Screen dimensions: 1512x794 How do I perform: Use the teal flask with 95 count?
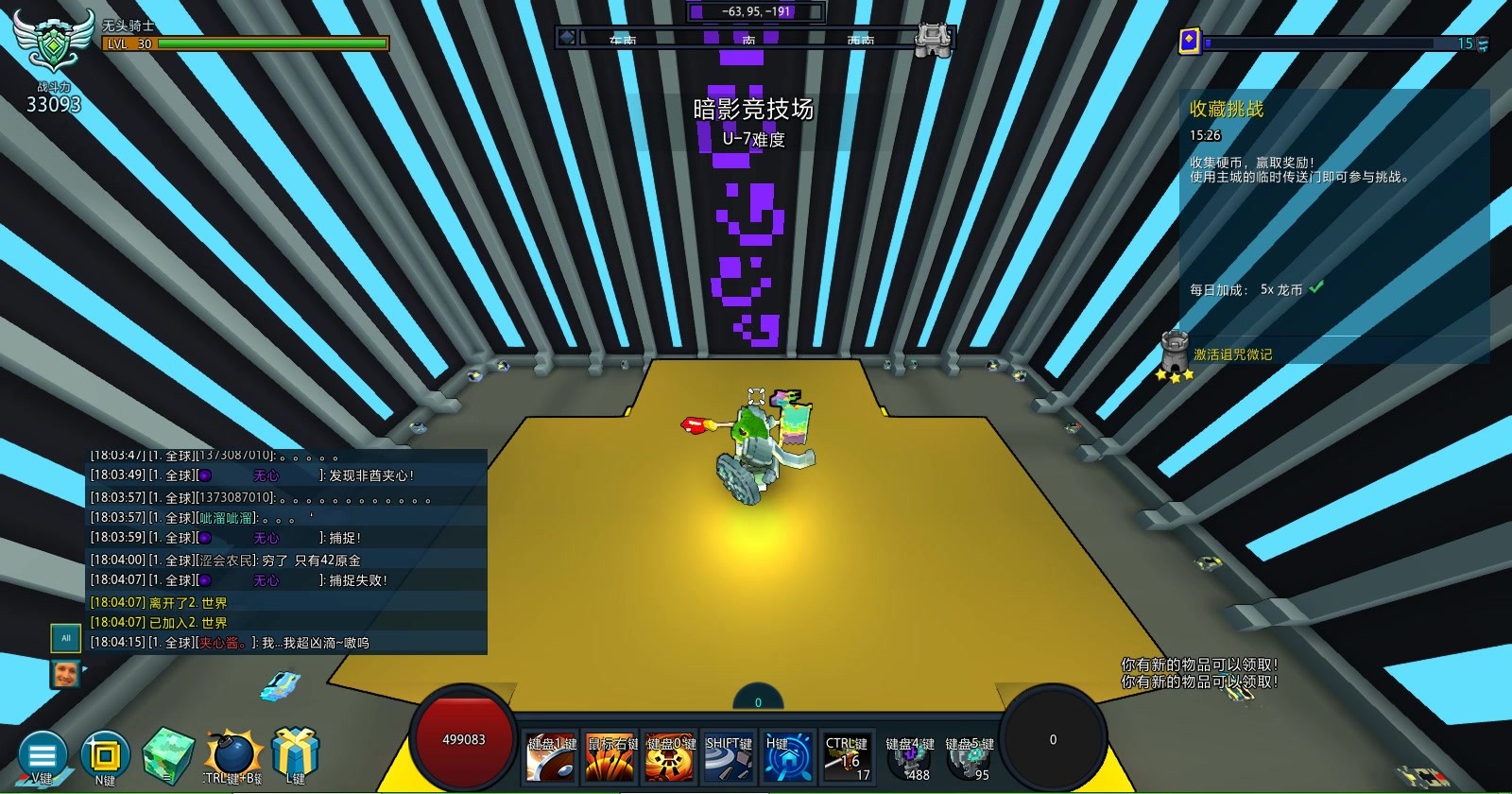(x=969, y=759)
